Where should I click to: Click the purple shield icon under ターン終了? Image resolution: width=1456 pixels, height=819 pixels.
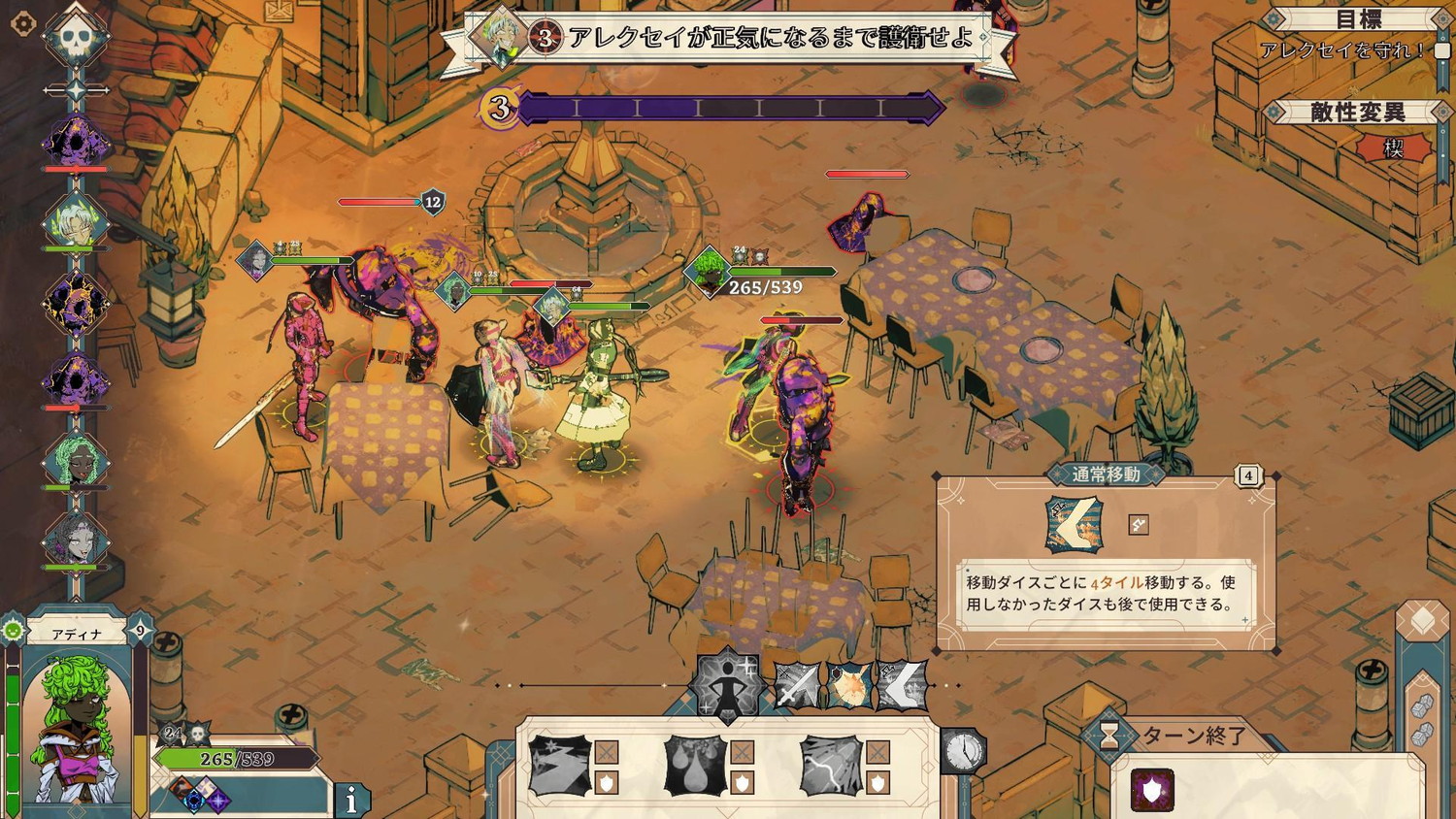click(x=1152, y=791)
